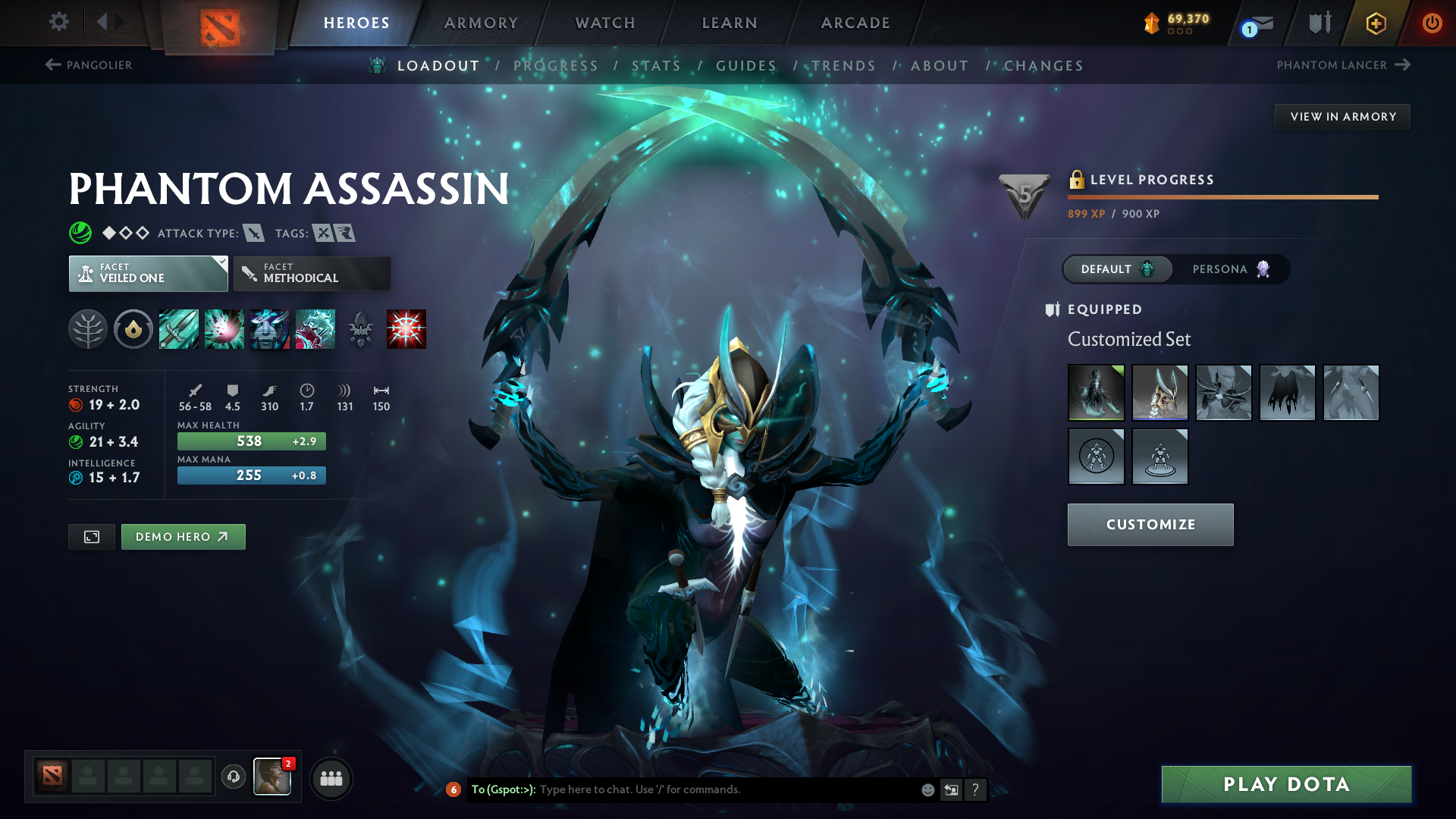1456x819 pixels.
Task: Click the CUSTOMIZE button
Action: (x=1150, y=524)
